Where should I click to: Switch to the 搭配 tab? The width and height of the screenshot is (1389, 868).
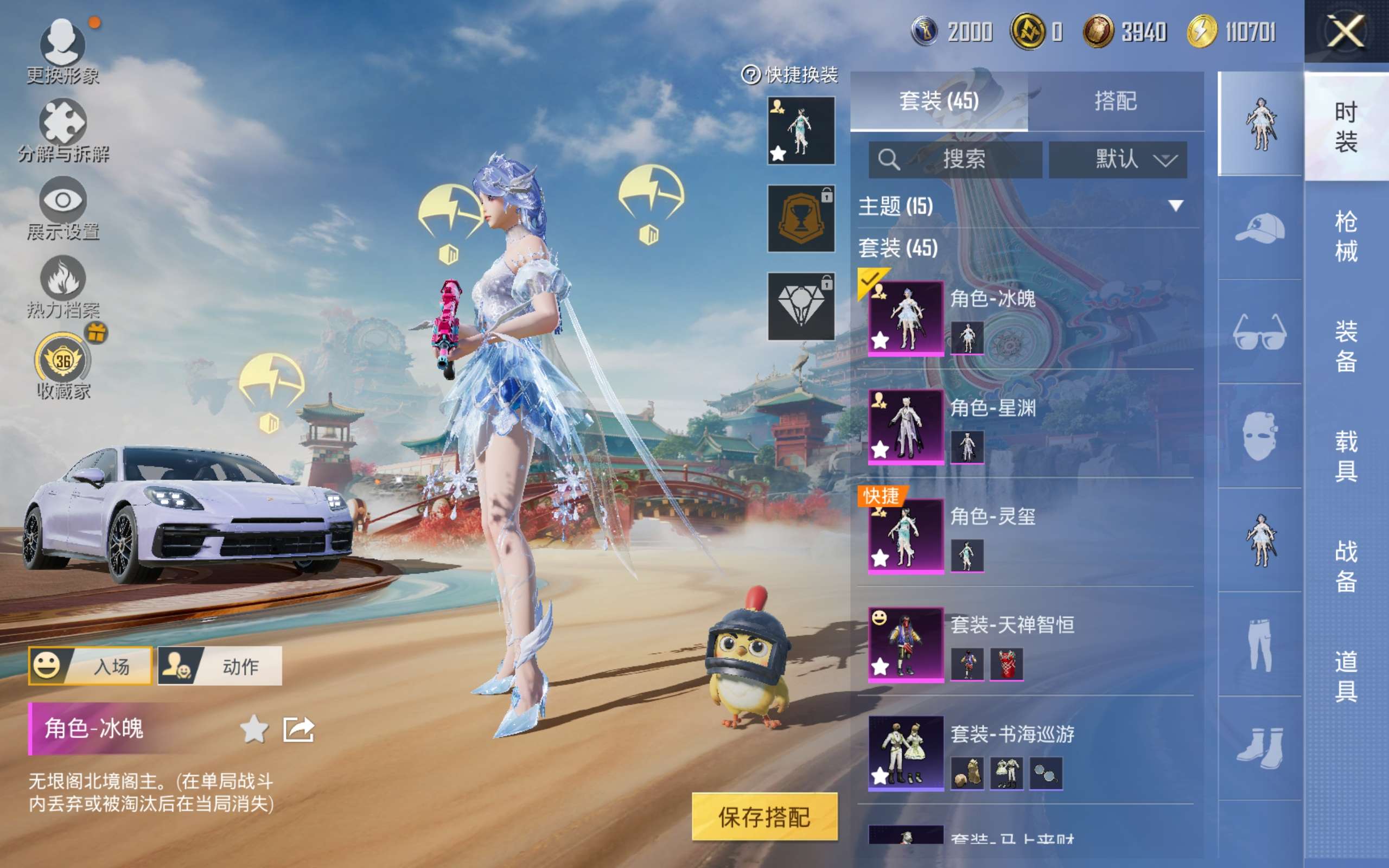1115,101
